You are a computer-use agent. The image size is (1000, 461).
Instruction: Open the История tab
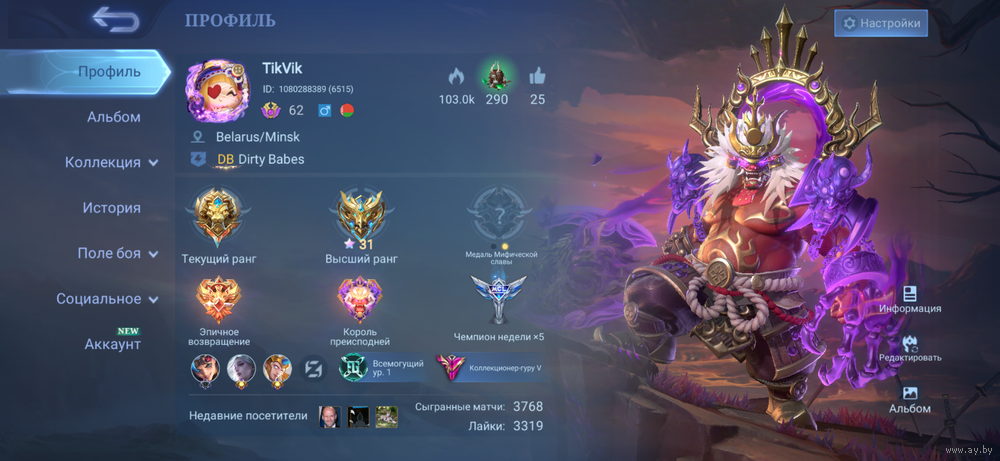pos(111,208)
